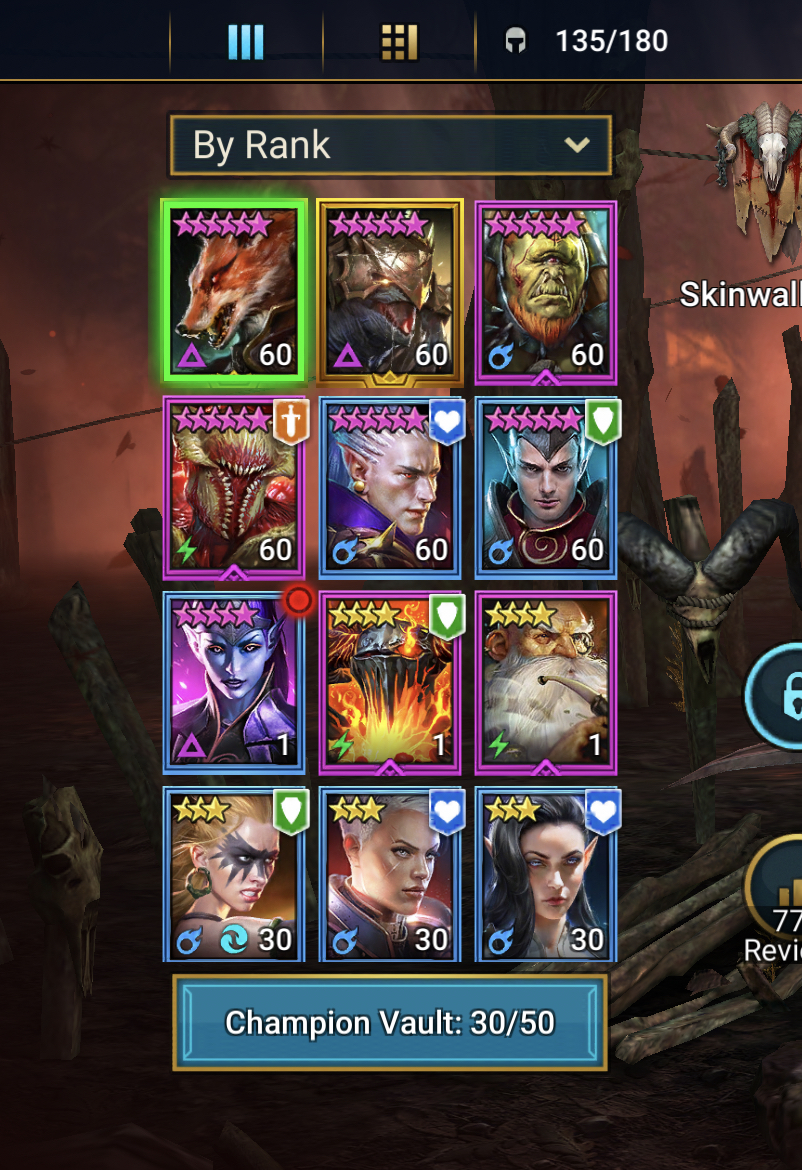
Task: Switch to the dense grid view
Action: pos(399,42)
